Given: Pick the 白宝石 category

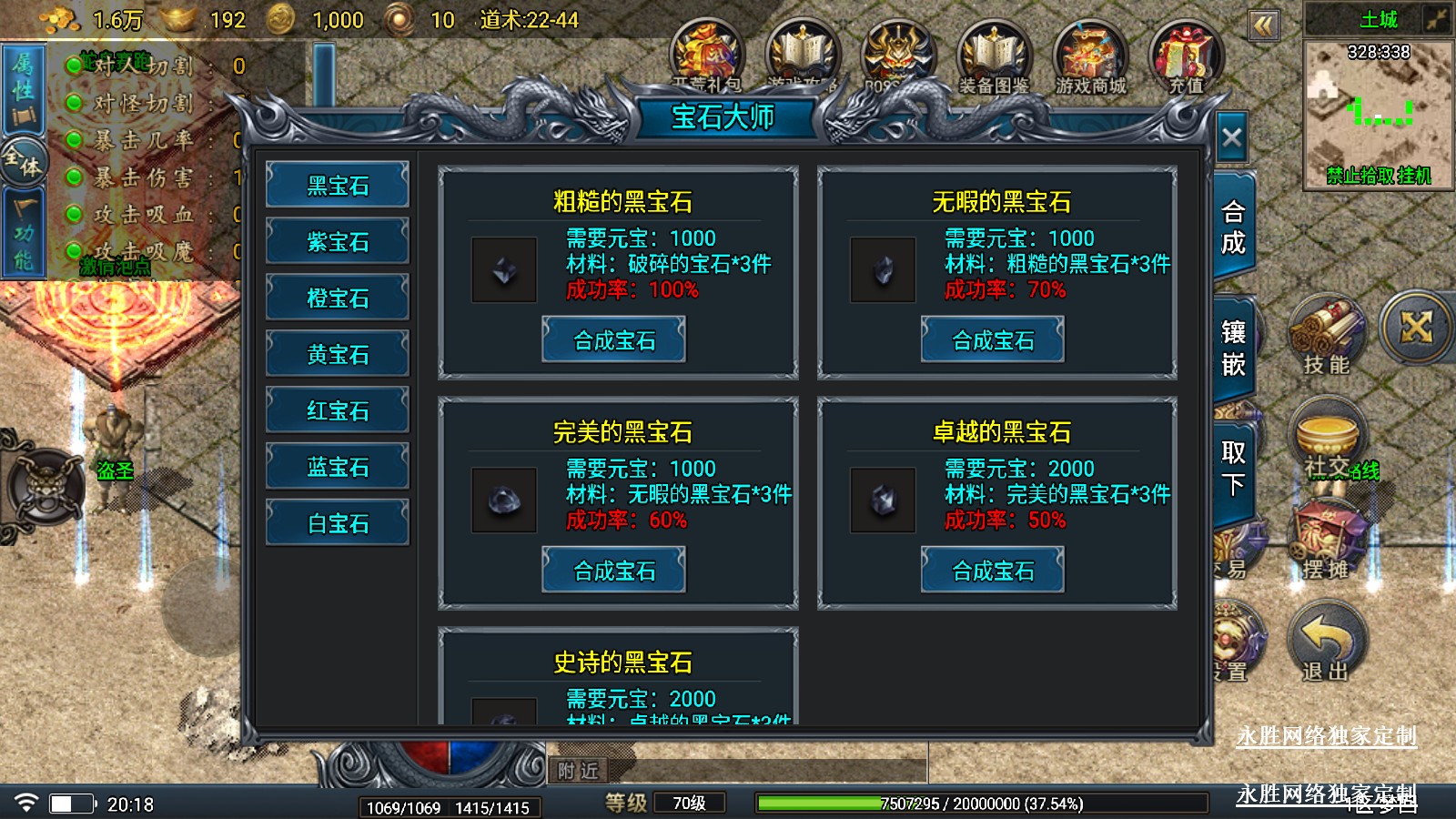Looking at the screenshot, I should pyautogui.click(x=338, y=523).
